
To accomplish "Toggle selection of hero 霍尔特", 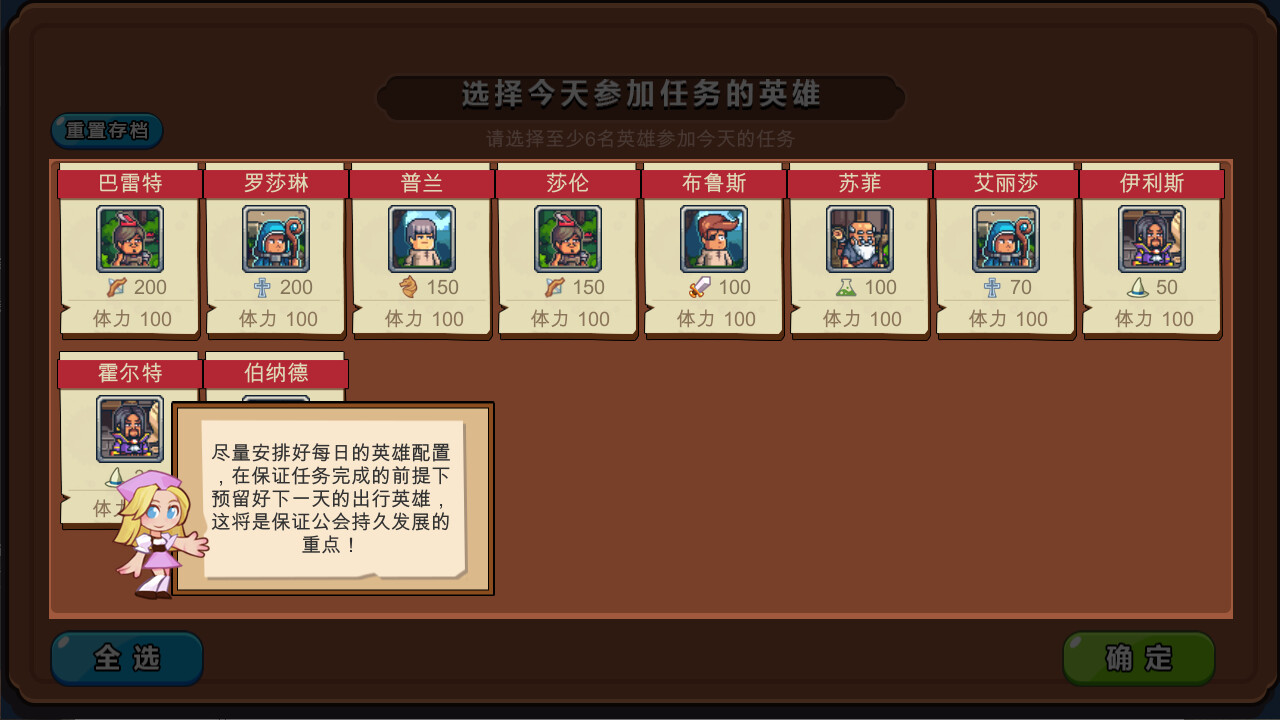I will pyautogui.click(x=128, y=429).
